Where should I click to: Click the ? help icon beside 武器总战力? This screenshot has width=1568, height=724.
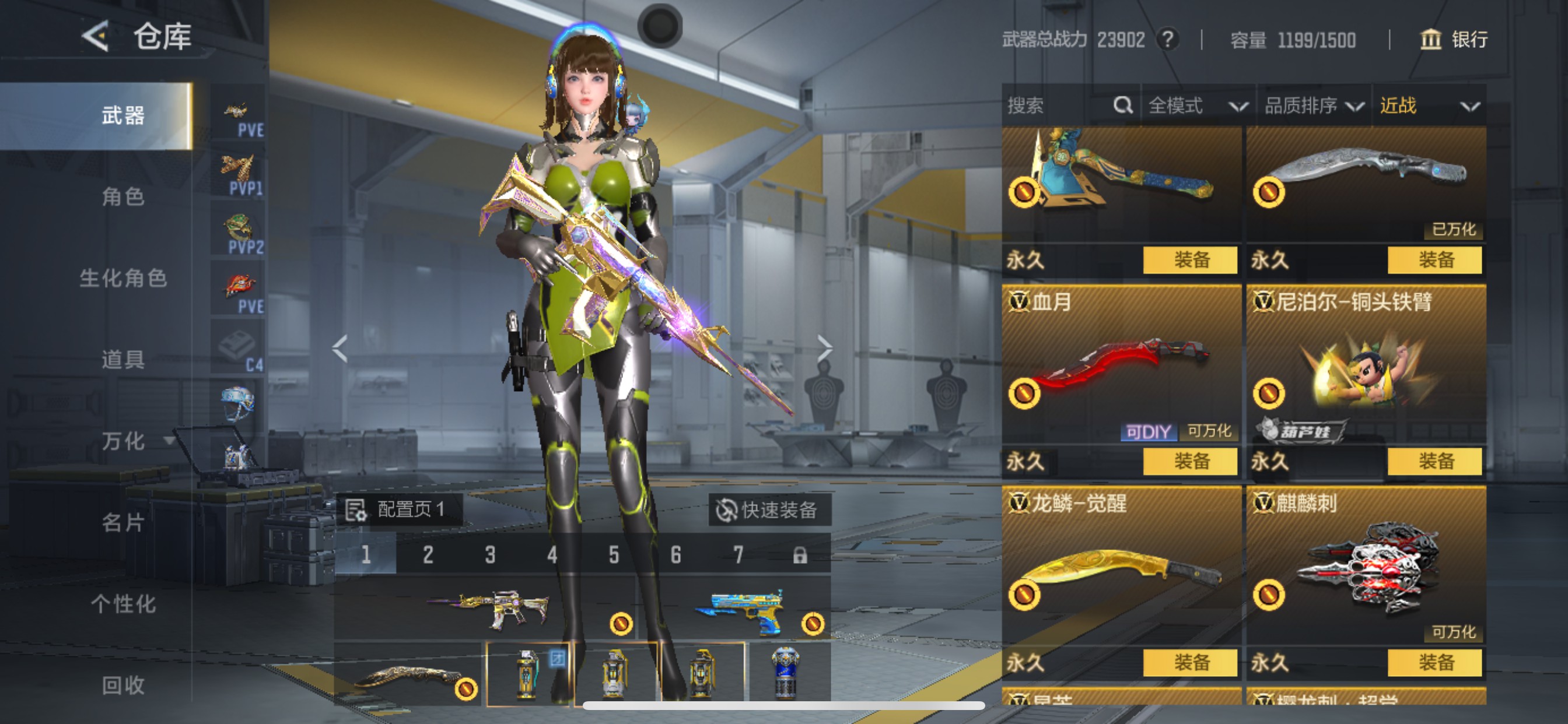click(x=1168, y=40)
